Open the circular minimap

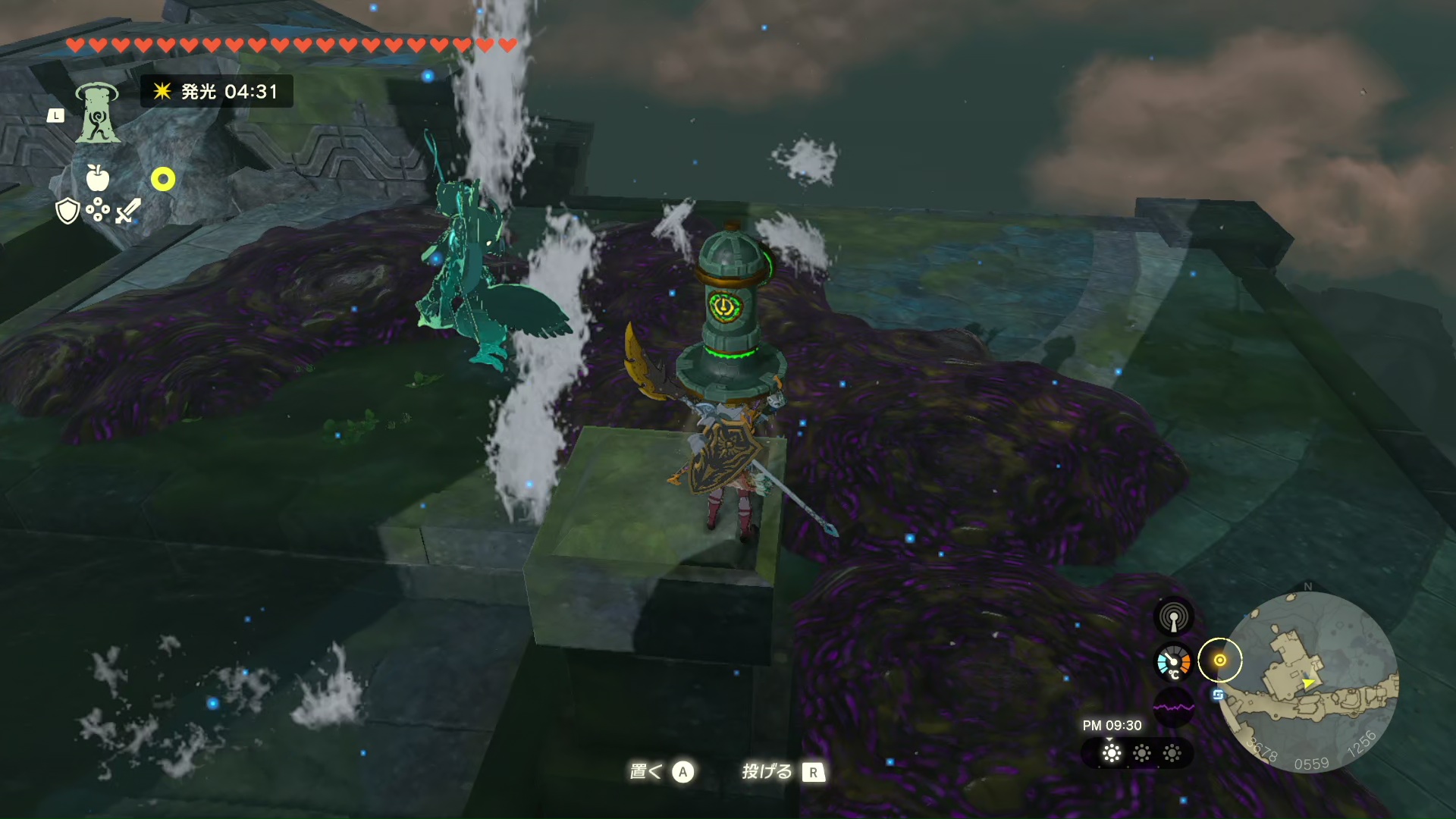[x=1311, y=682]
